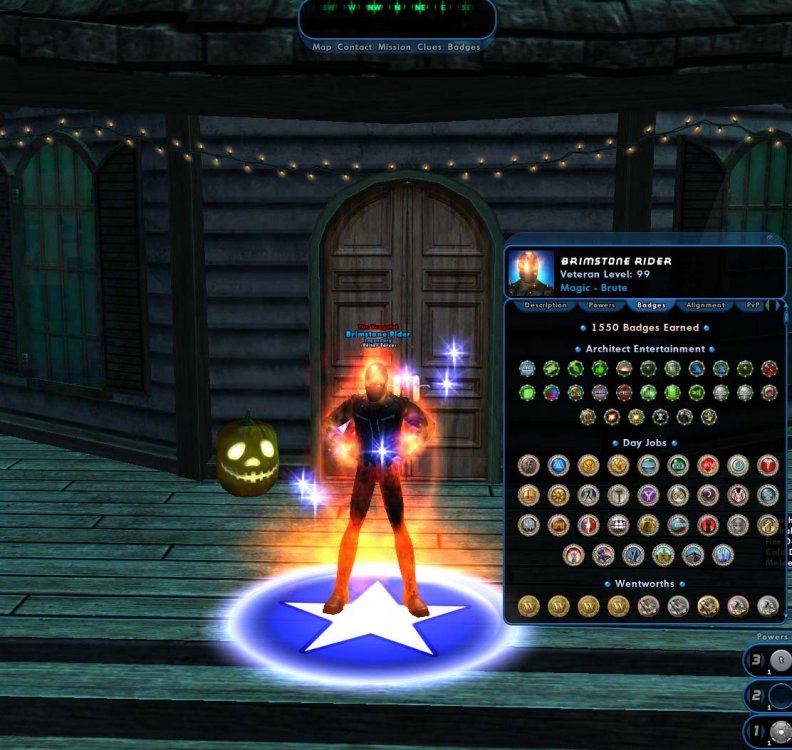Activate the power in tray 3
This screenshot has height=750, width=792.
tap(777, 661)
